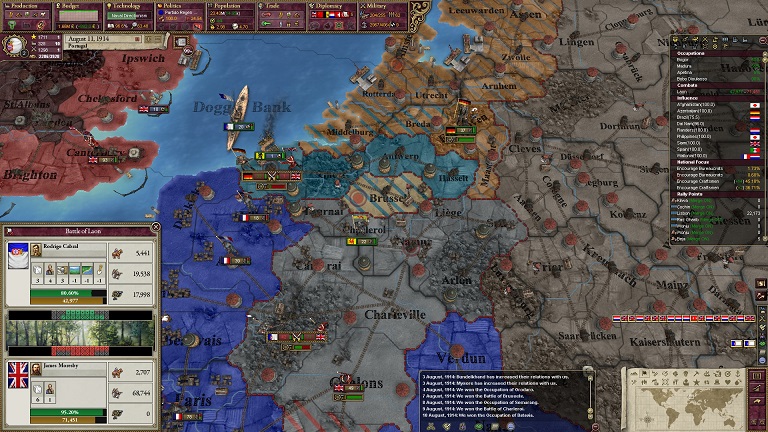Image resolution: width=768 pixels, height=432 pixels.
Task: Click the Portugal national flag shield
Action: pyautogui.click(x=15, y=45)
